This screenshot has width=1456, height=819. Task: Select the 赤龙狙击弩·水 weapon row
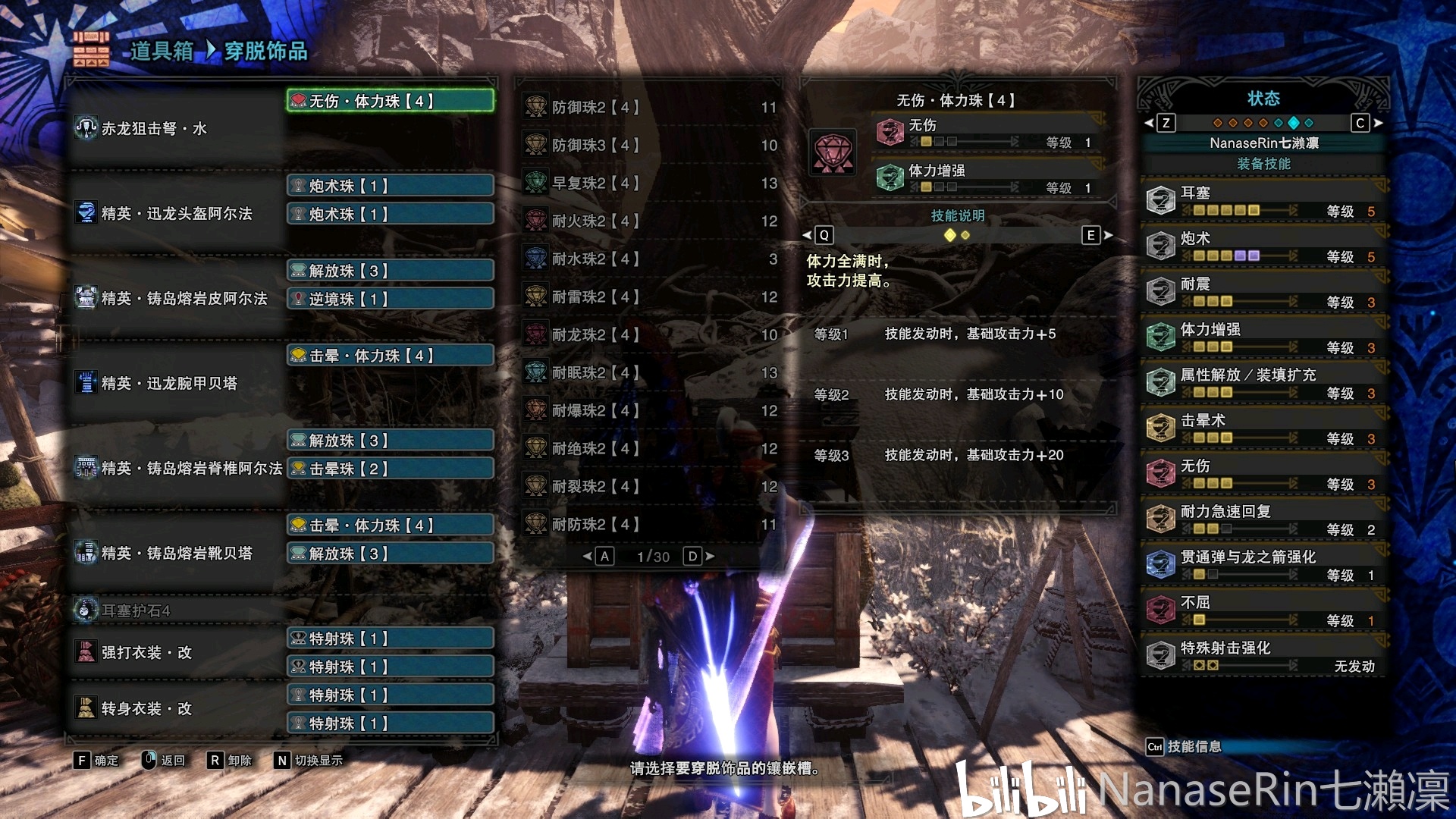pos(176,128)
